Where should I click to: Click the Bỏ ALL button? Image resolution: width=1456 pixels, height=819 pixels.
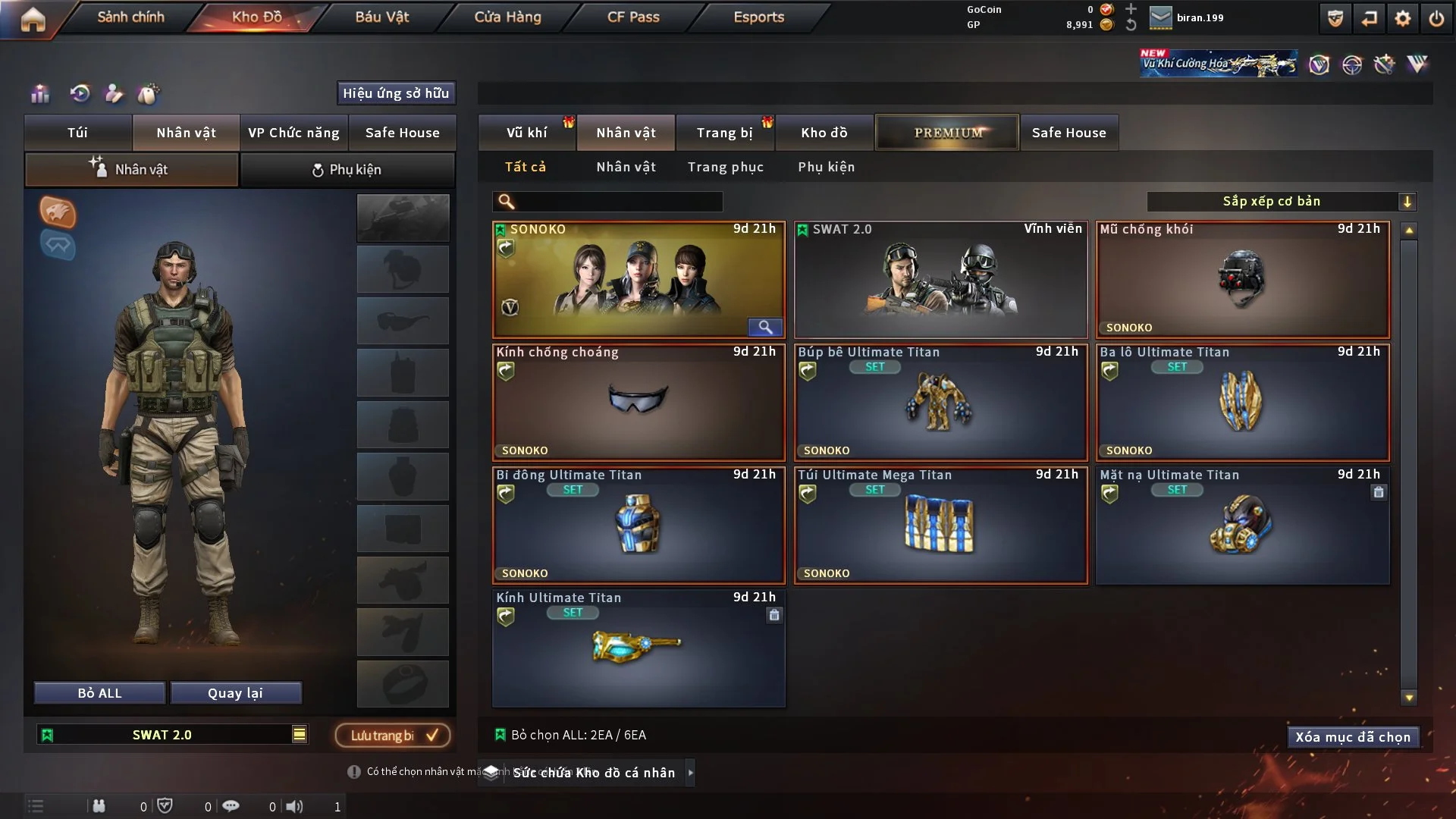coord(99,693)
